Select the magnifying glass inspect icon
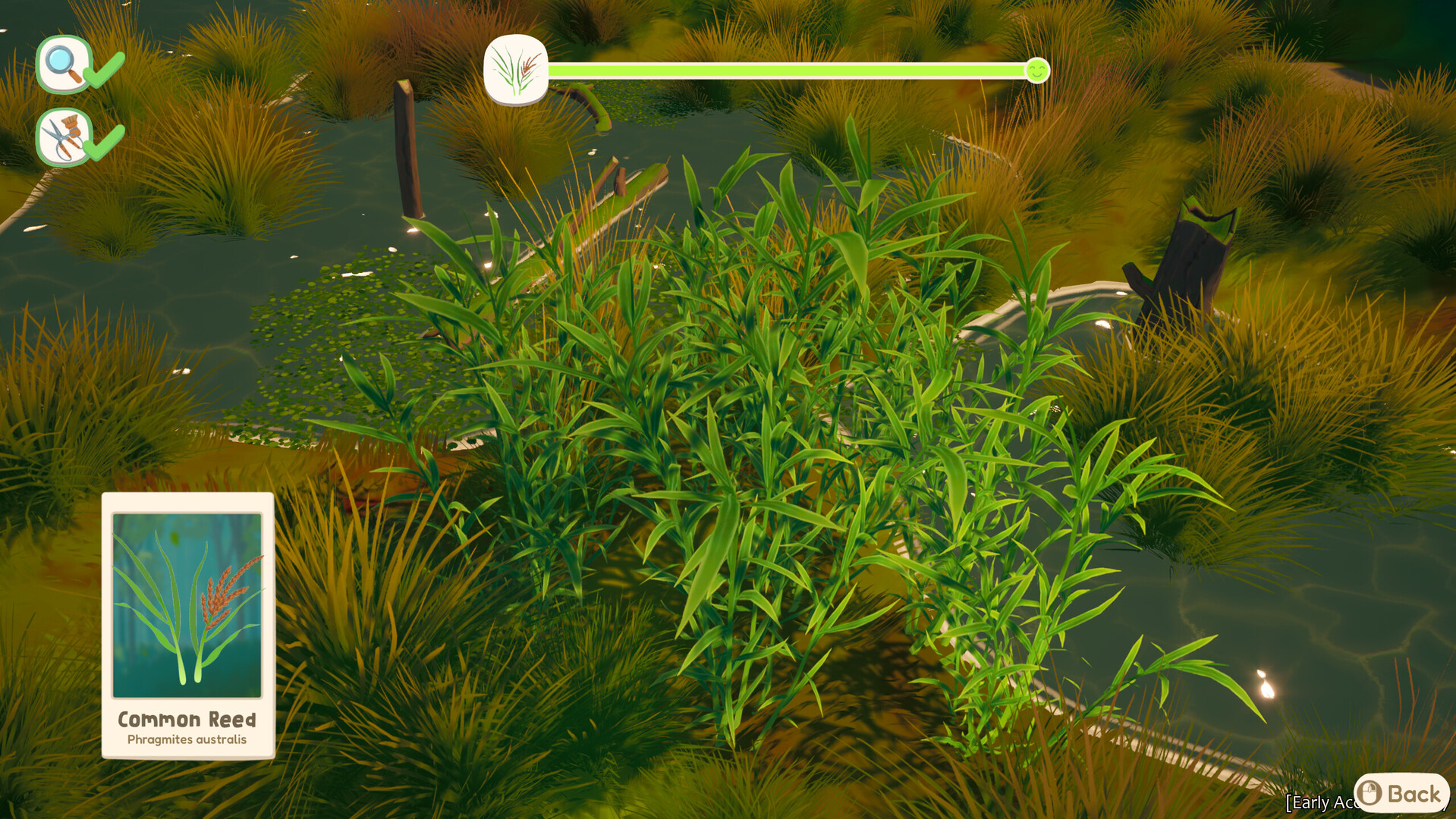The height and width of the screenshot is (819, 1456). 64,64
